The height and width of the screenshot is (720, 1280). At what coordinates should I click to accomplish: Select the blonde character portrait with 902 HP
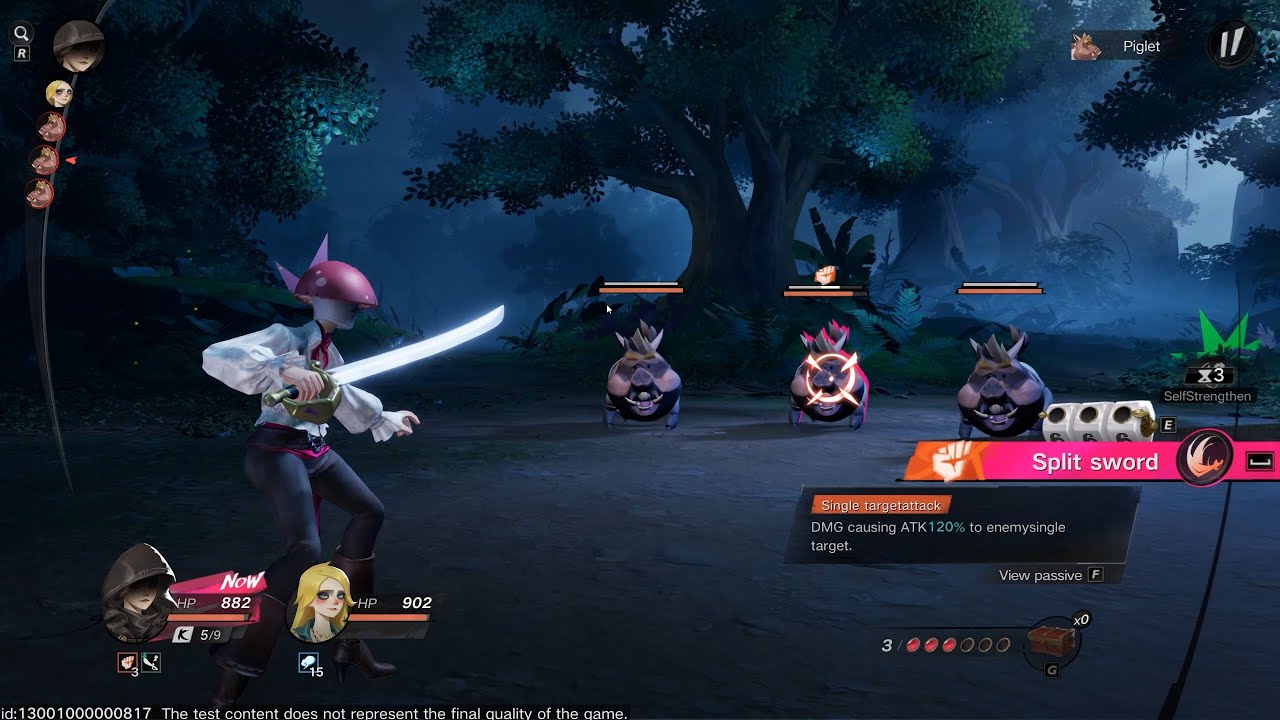pyautogui.click(x=319, y=604)
